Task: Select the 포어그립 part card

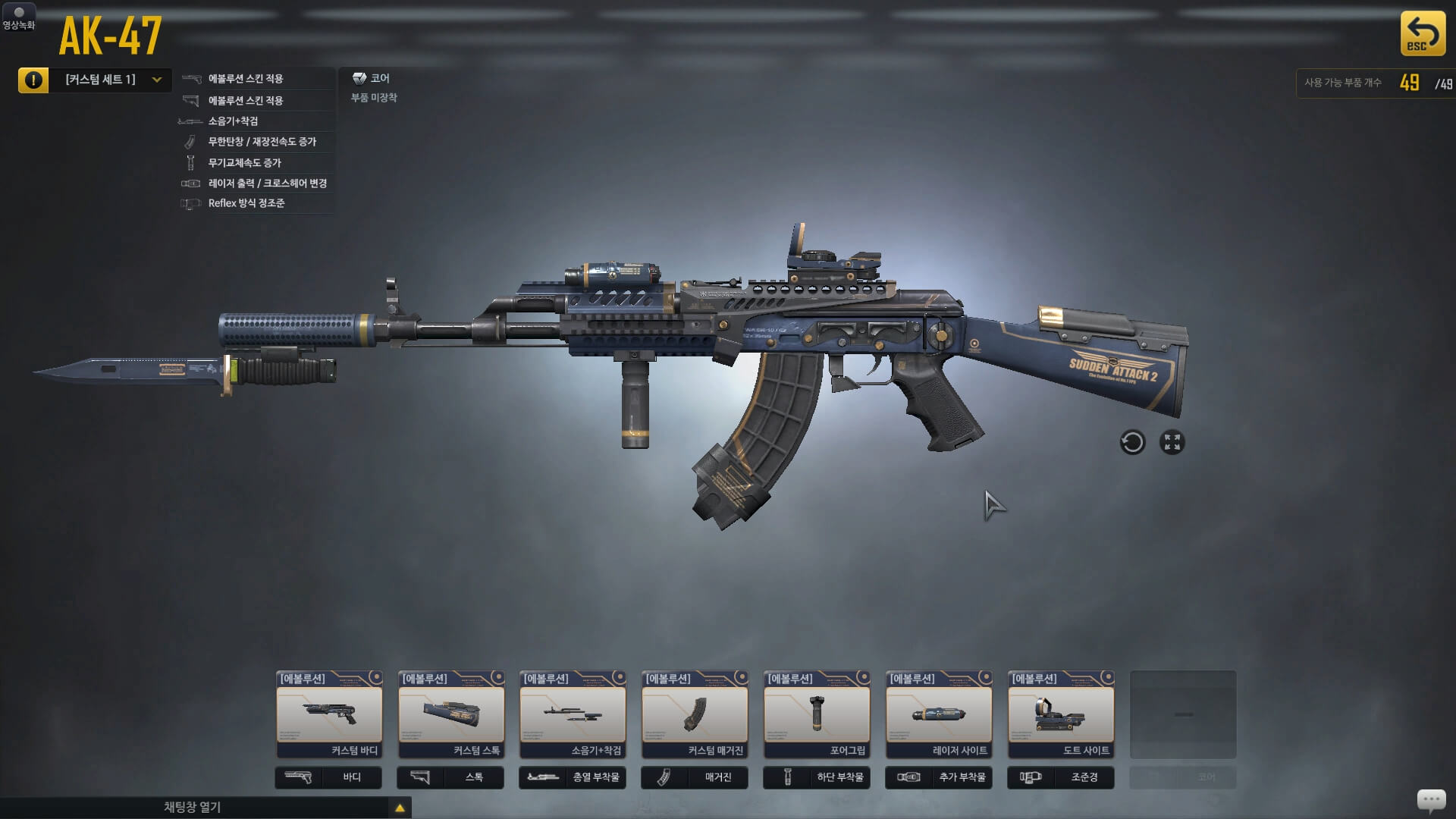Action: click(817, 714)
